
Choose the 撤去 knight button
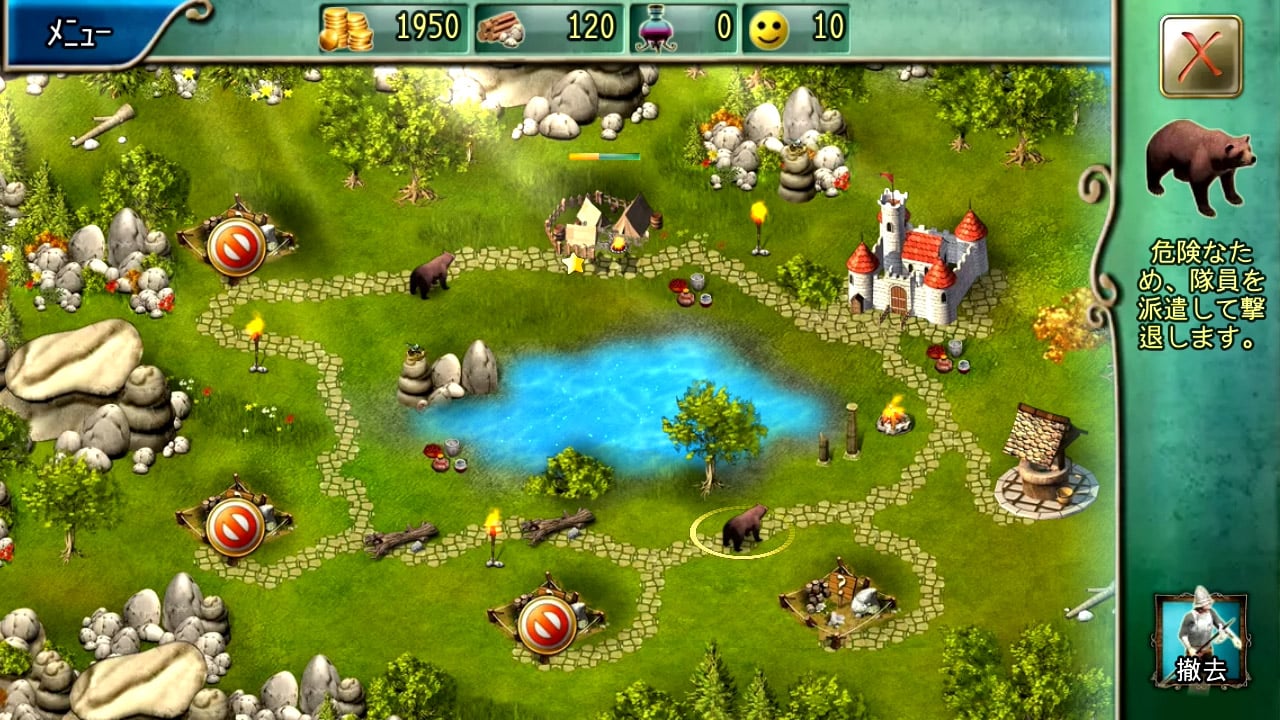click(1201, 640)
